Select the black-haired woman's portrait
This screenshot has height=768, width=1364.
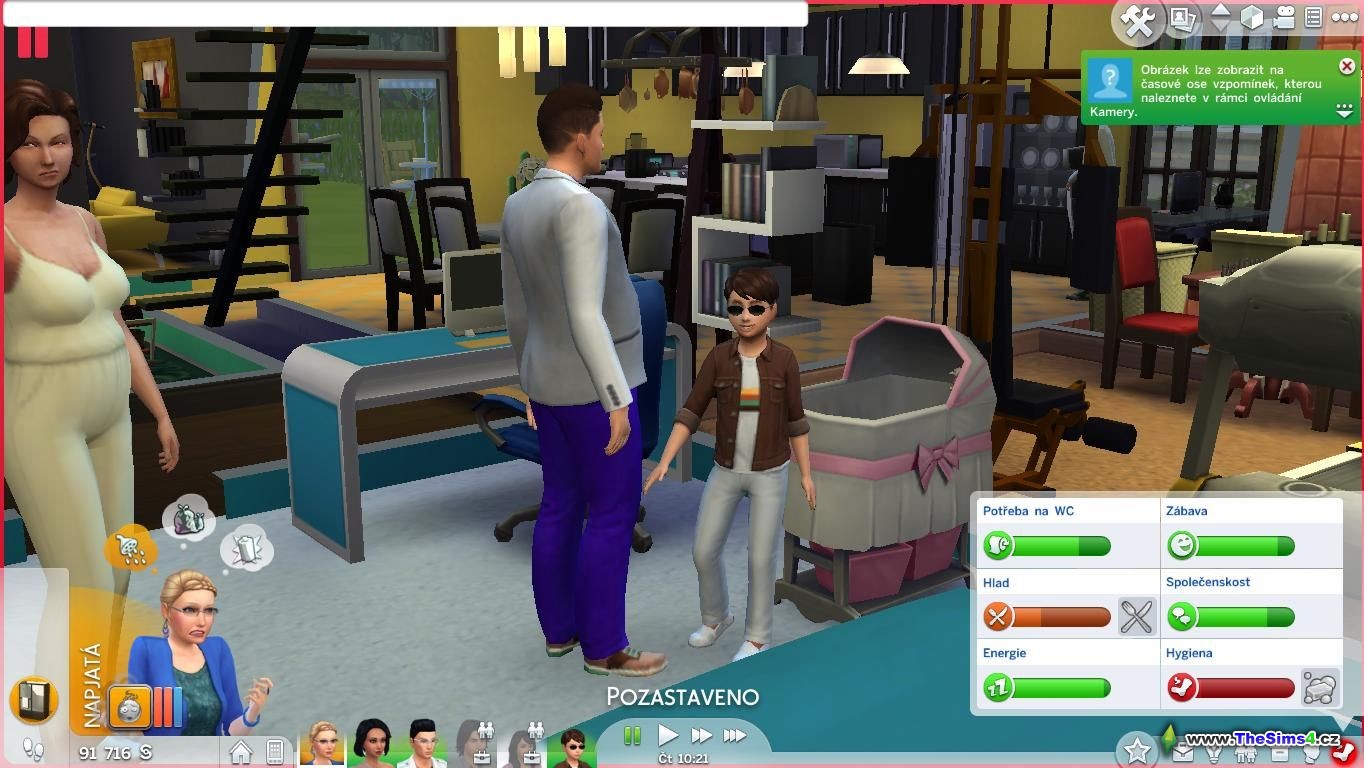(371, 744)
